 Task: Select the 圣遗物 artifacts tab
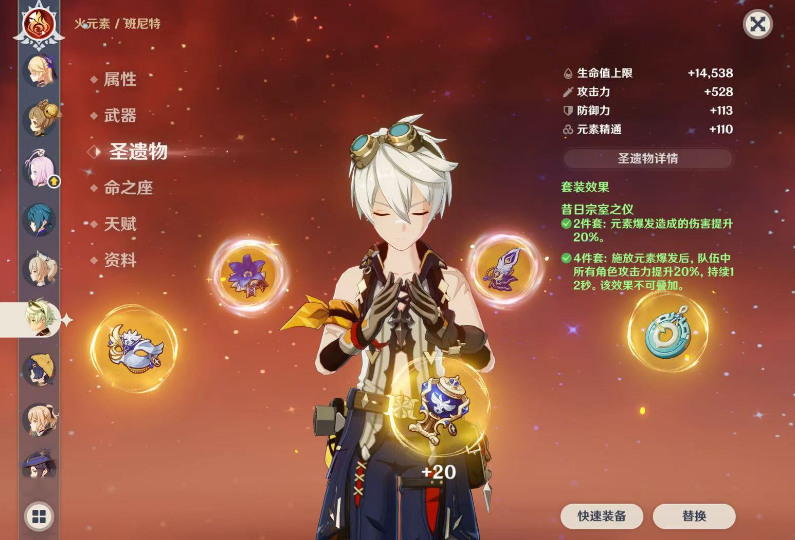tap(137, 151)
